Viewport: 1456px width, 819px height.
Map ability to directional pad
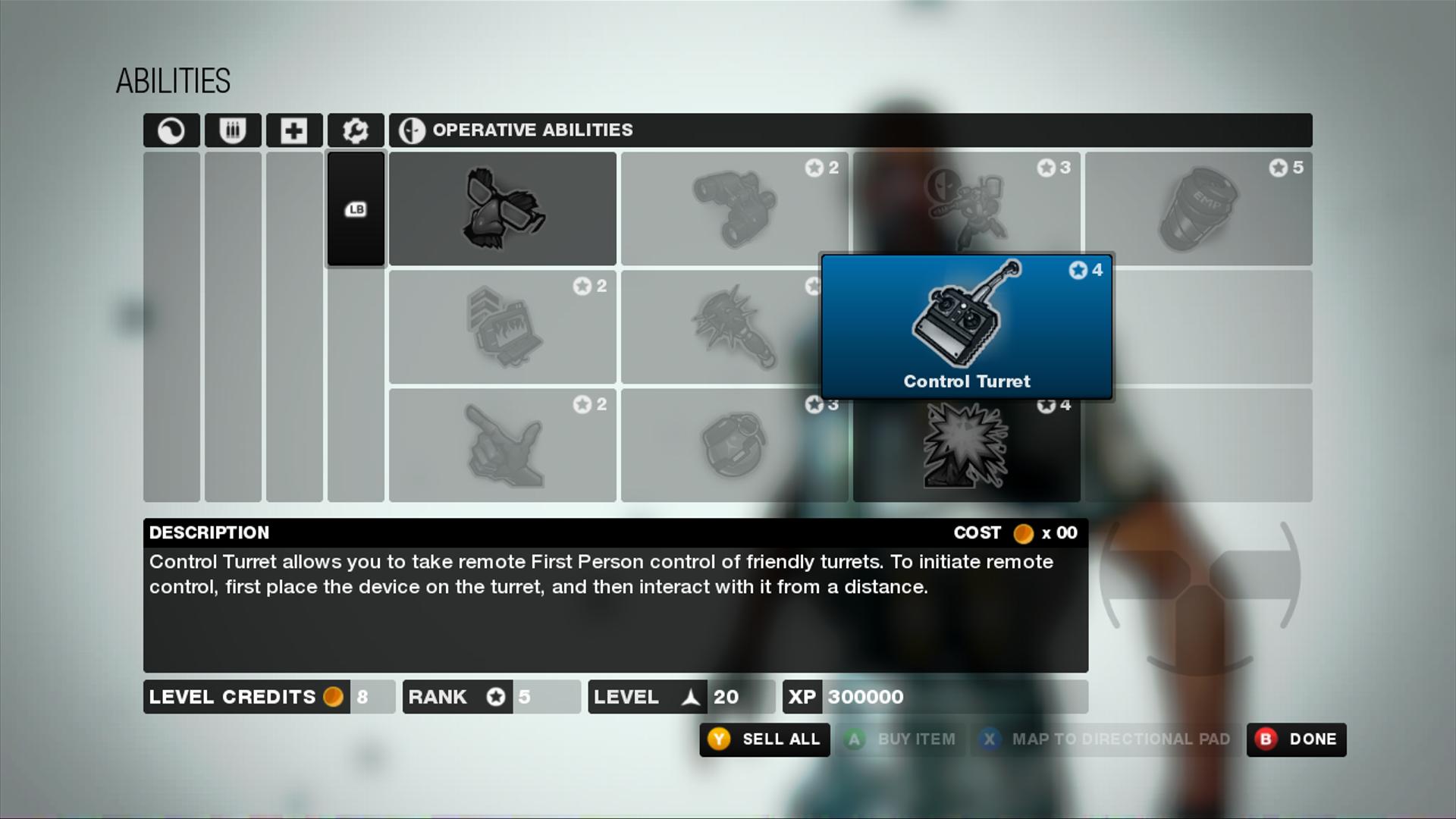(x=1107, y=739)
